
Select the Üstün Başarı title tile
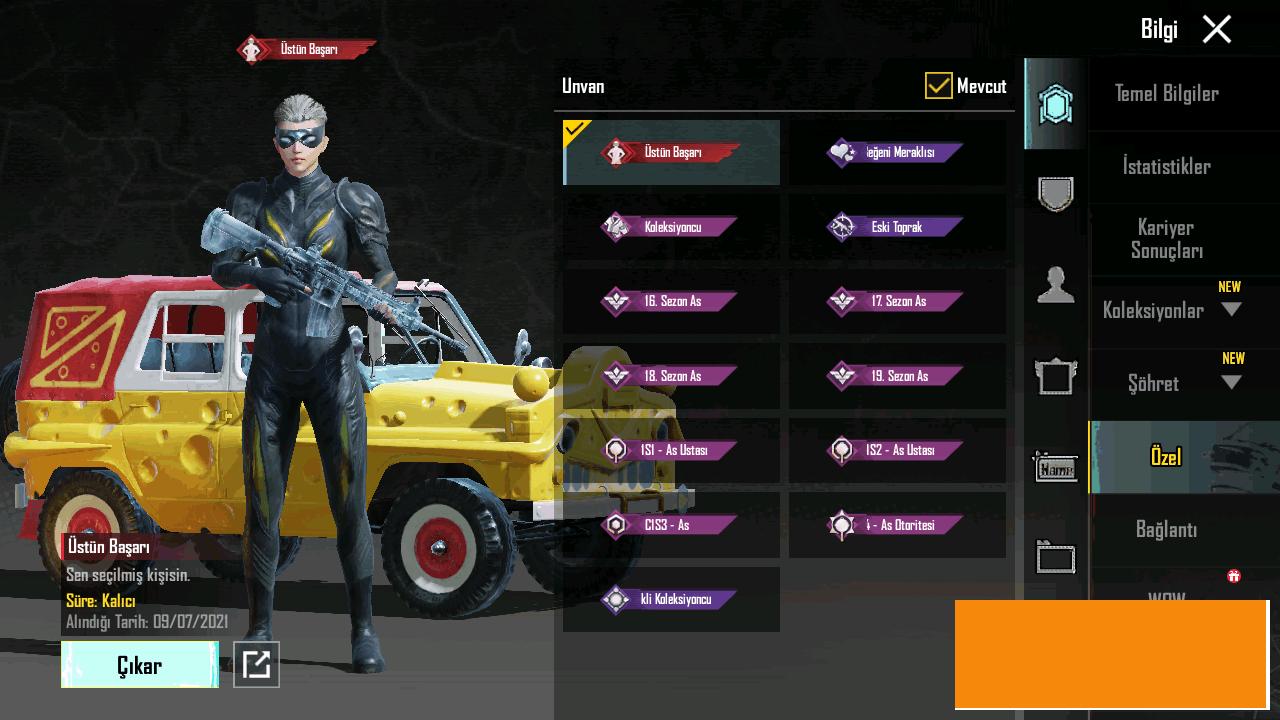671,153
